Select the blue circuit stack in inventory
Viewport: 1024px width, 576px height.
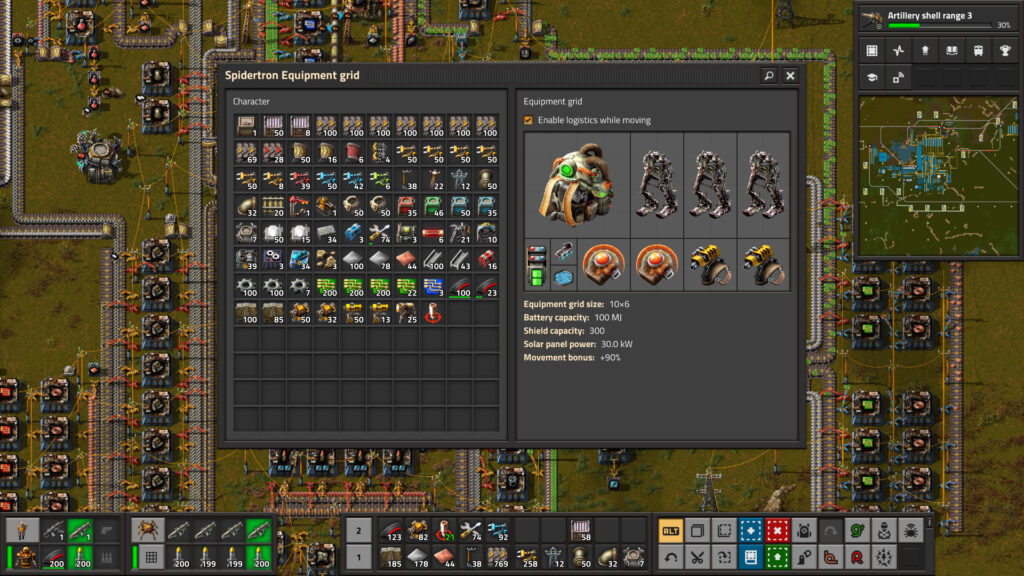point(435,286)
